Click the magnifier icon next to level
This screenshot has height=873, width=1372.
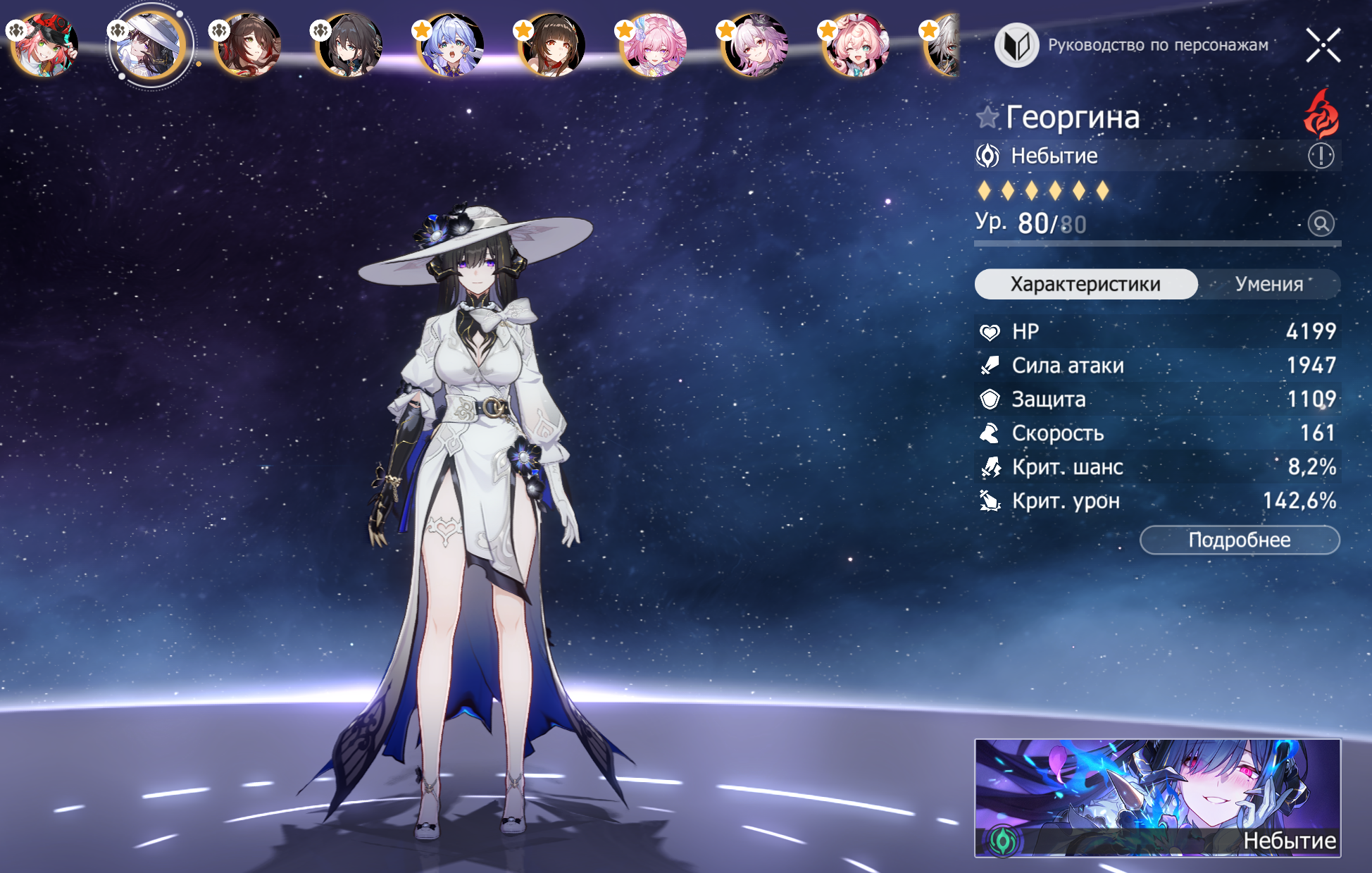(x=1321, y=223)
